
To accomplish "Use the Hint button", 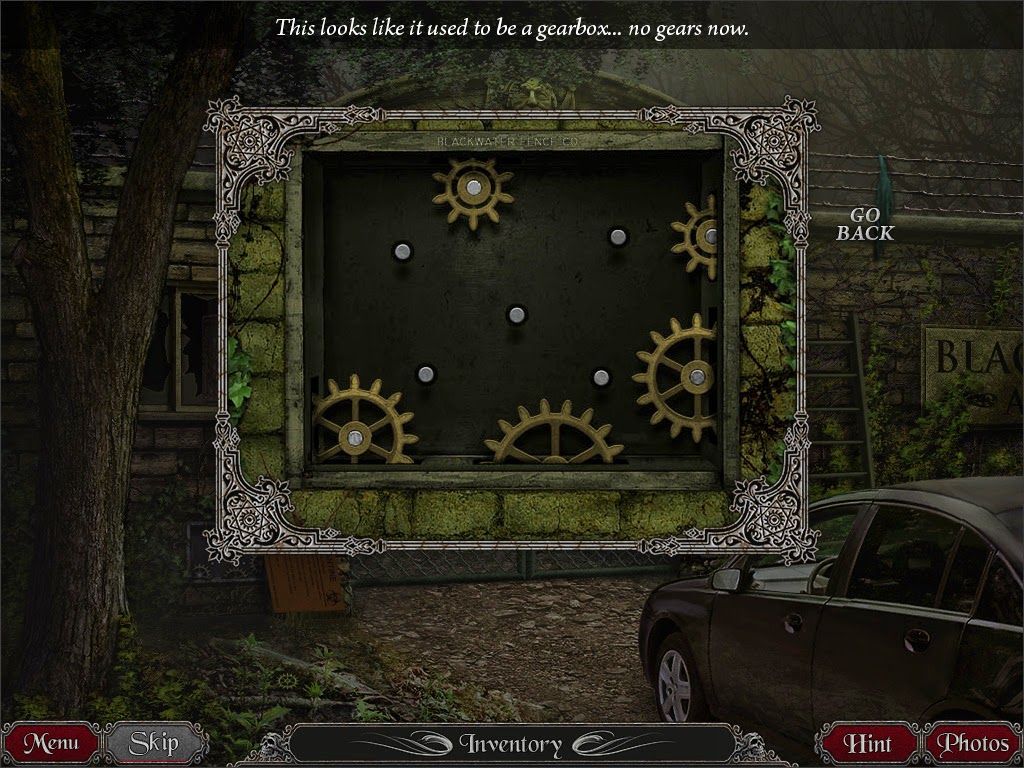I will [x=867, y=743].
